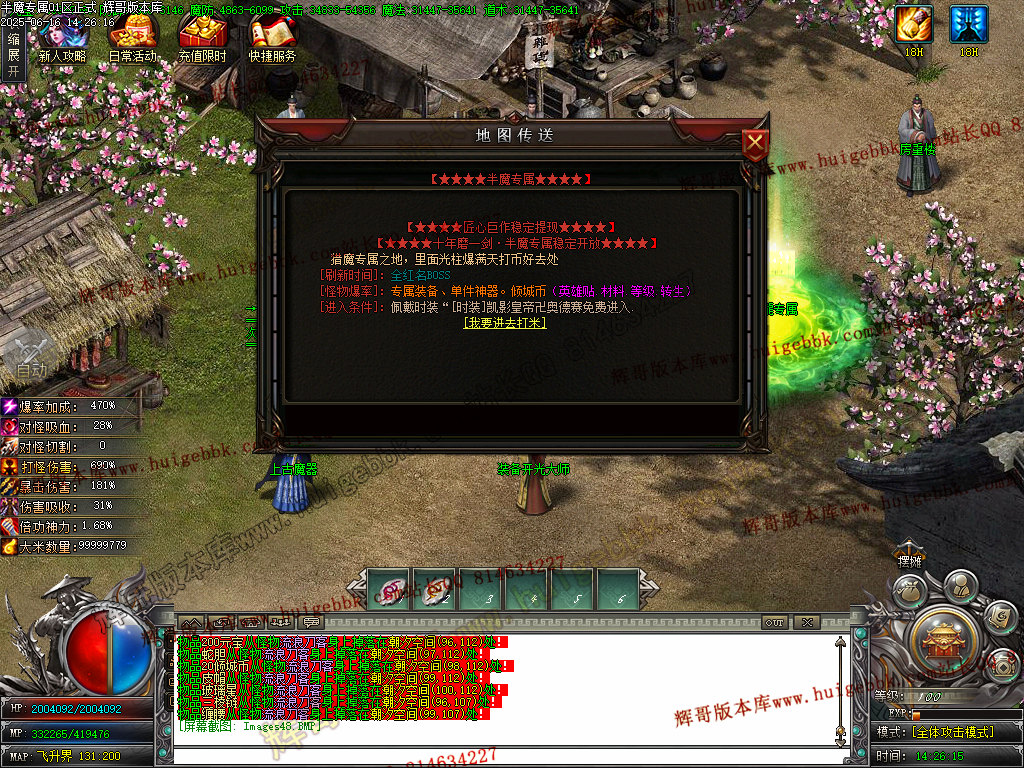Open the skills book icon

1000,617
